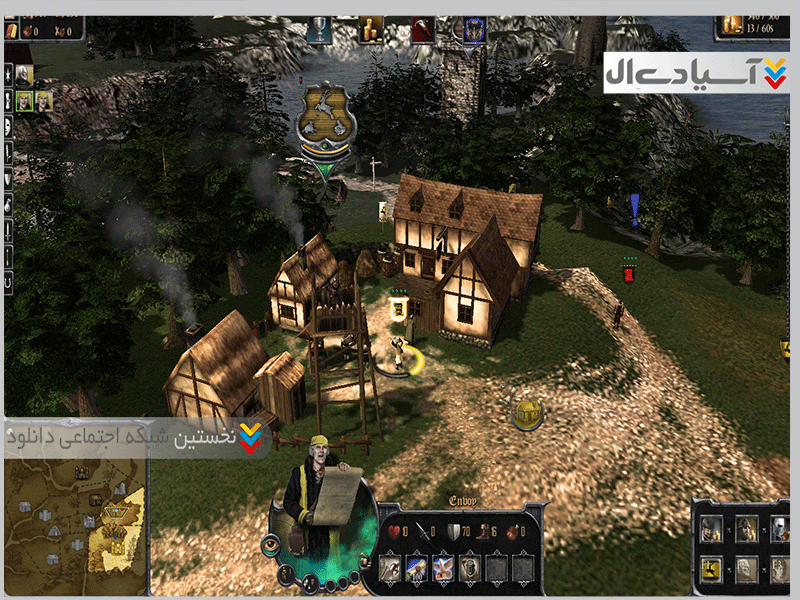
Task: Open the silver goblet icon at top
Action: point(320,27)
